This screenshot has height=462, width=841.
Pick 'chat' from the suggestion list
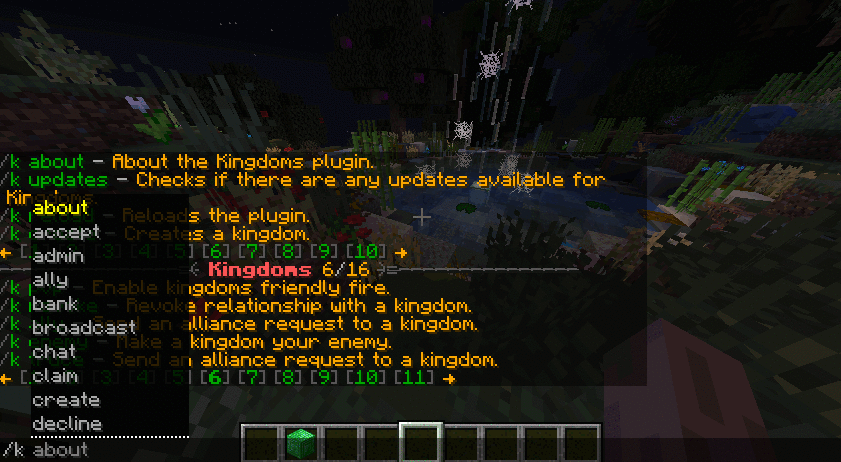click(x=54, y=352)
